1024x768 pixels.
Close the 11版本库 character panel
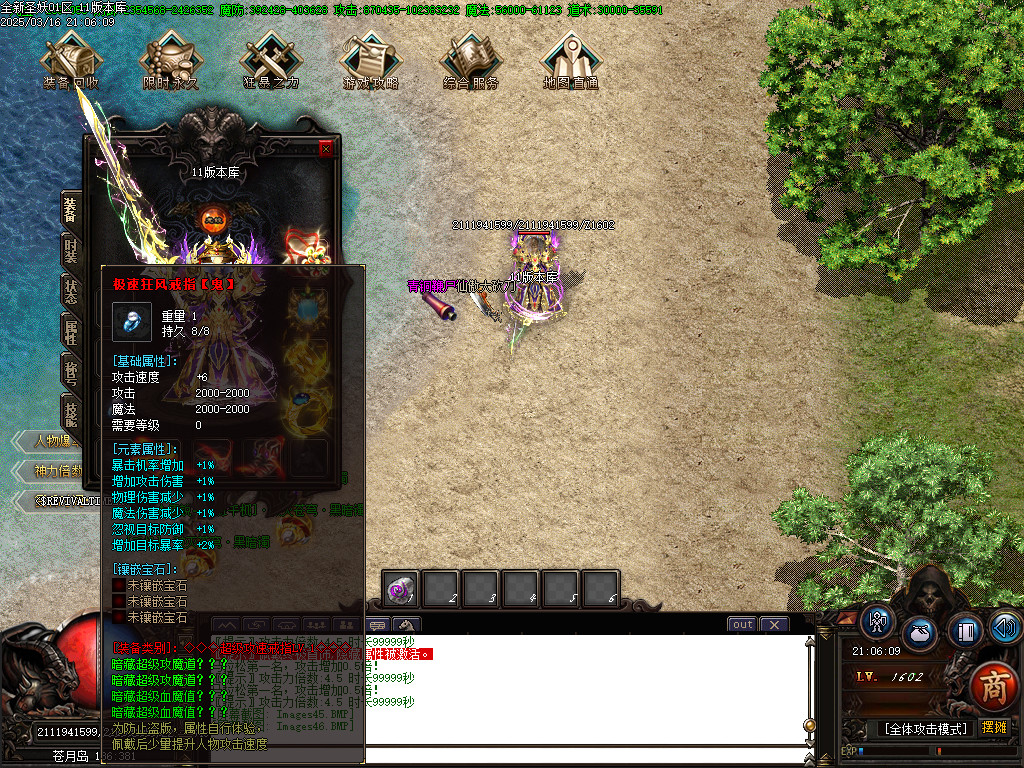click(x=325, y=149)
